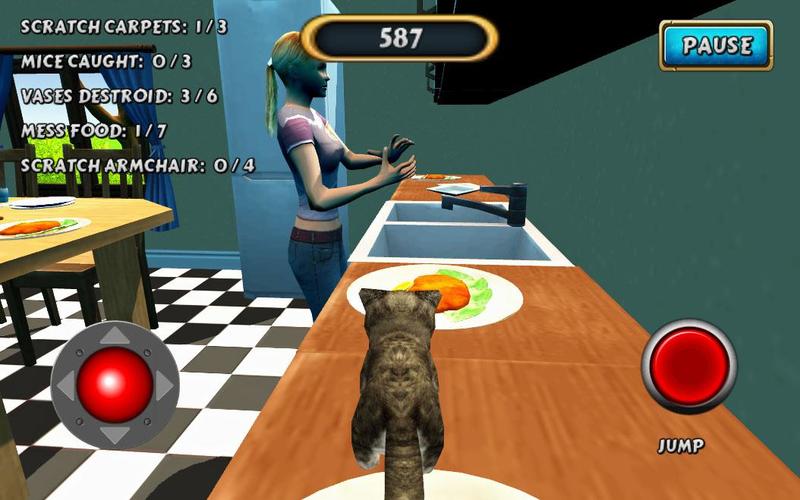
Task: Pause the game with the Pause button
Action: [716, 45]
